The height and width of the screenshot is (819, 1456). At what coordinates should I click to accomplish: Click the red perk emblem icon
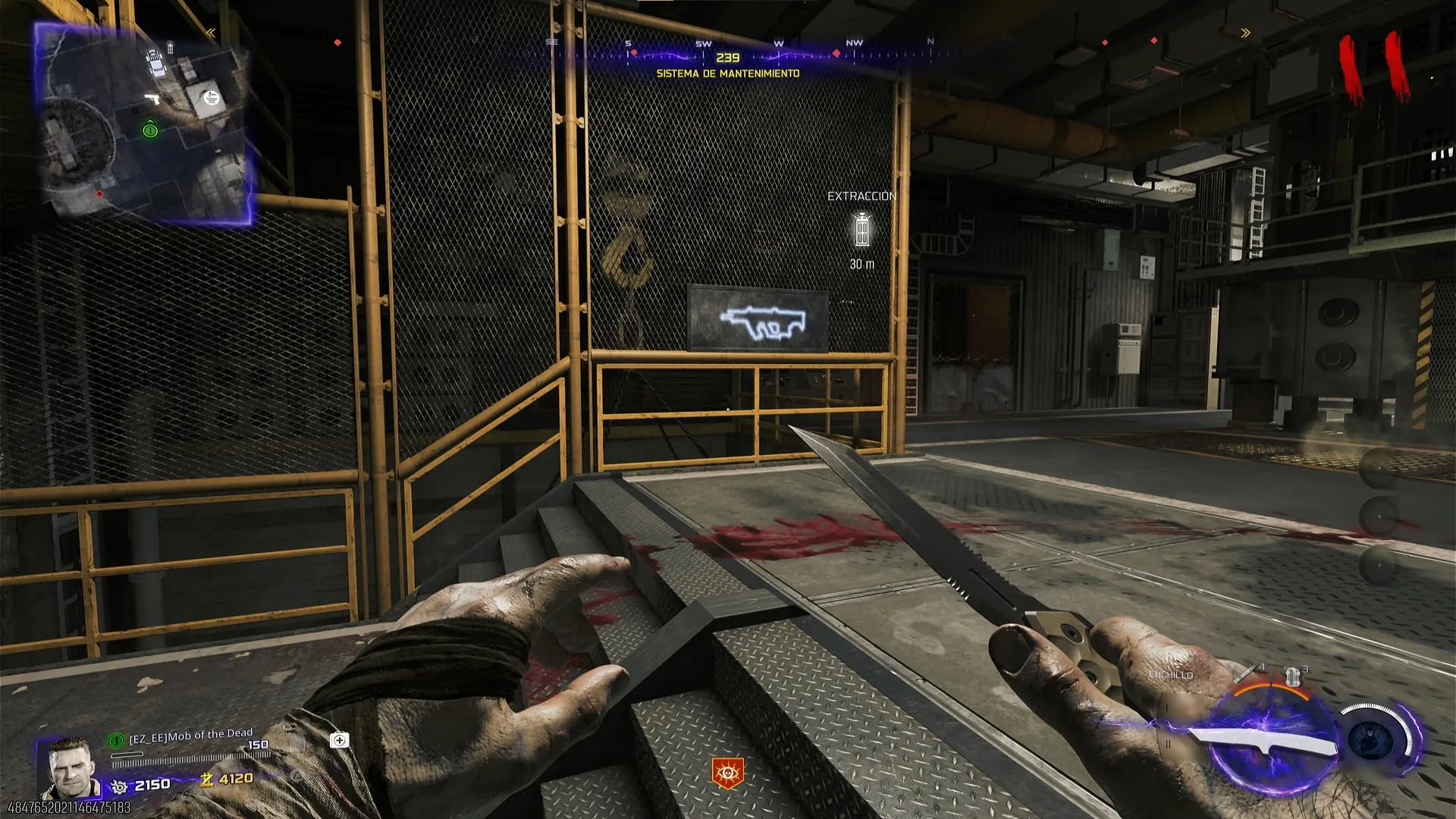point(727,773)
